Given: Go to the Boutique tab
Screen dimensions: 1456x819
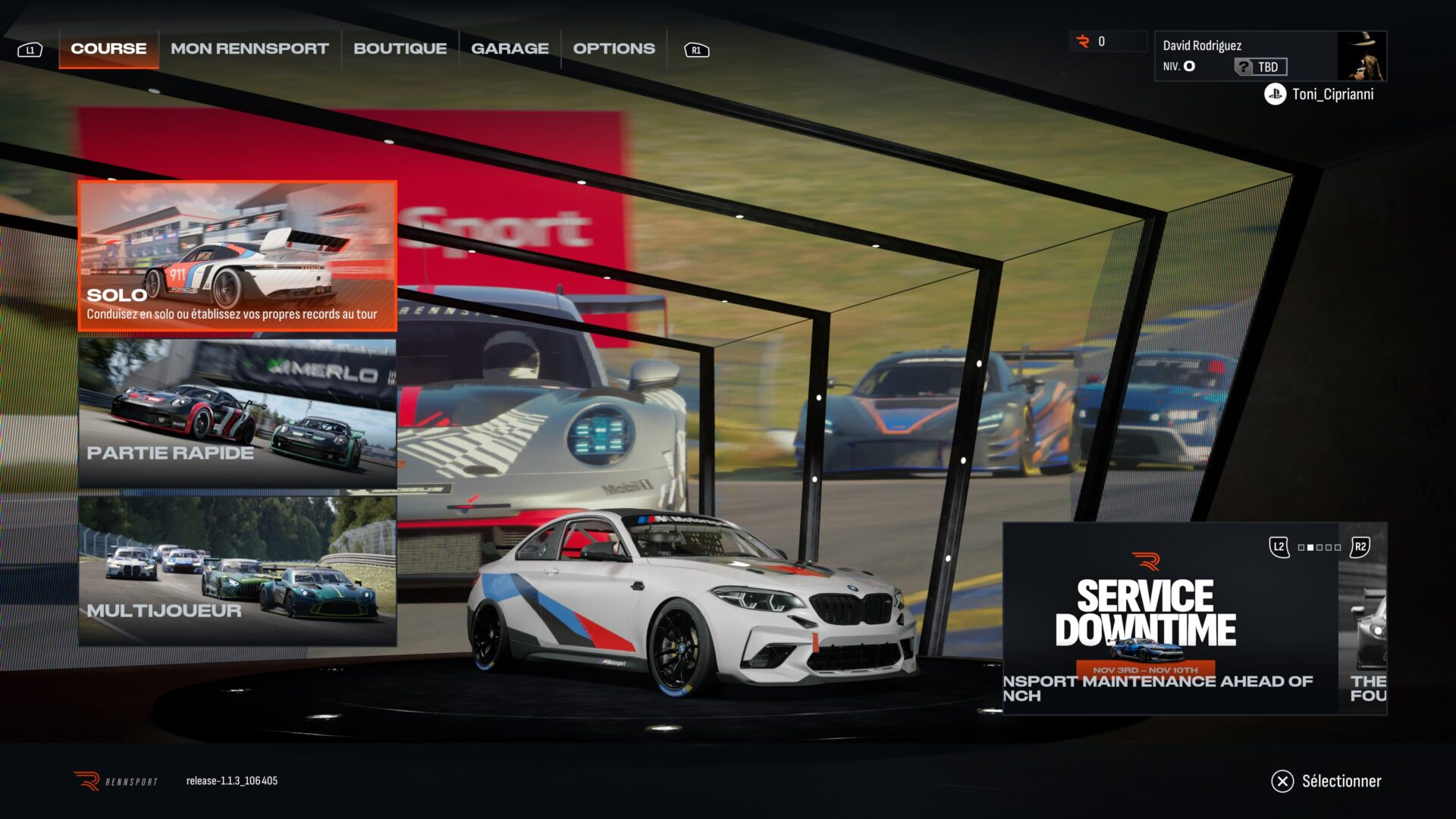Looking at the screenshot, I should [x=400, y=49].
